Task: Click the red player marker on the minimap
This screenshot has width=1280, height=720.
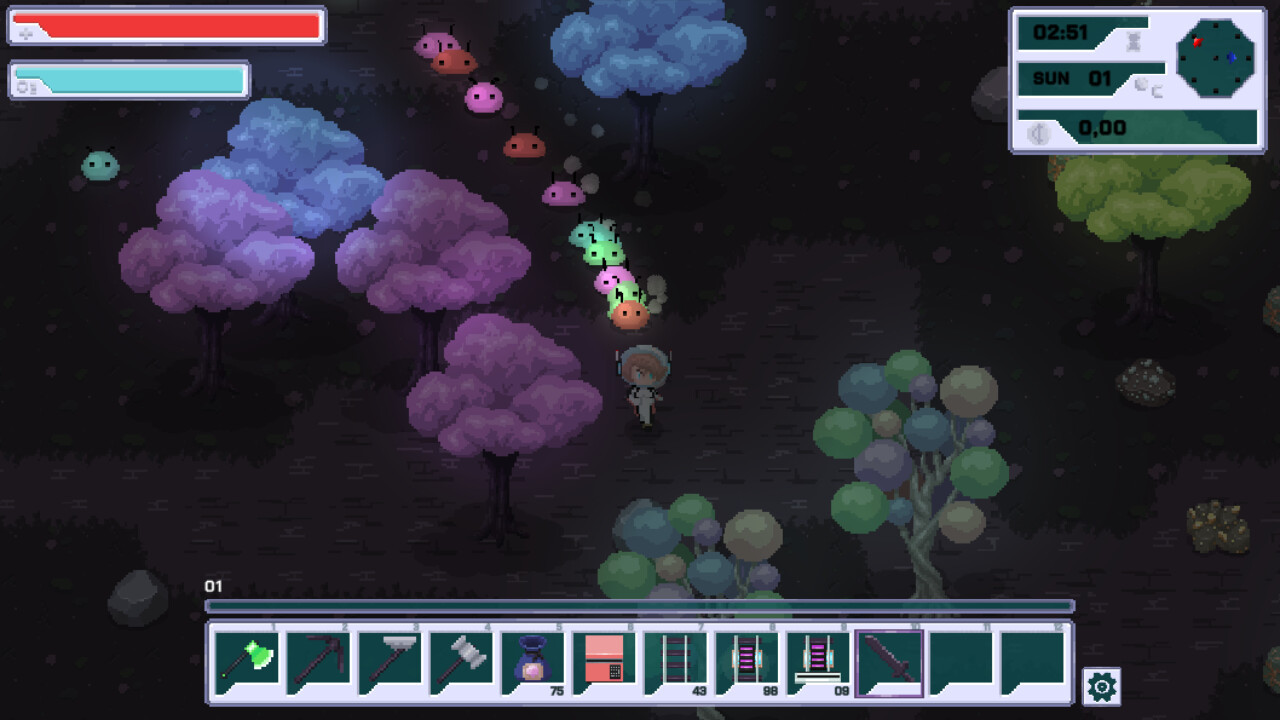Action: tap(1197, 42)
